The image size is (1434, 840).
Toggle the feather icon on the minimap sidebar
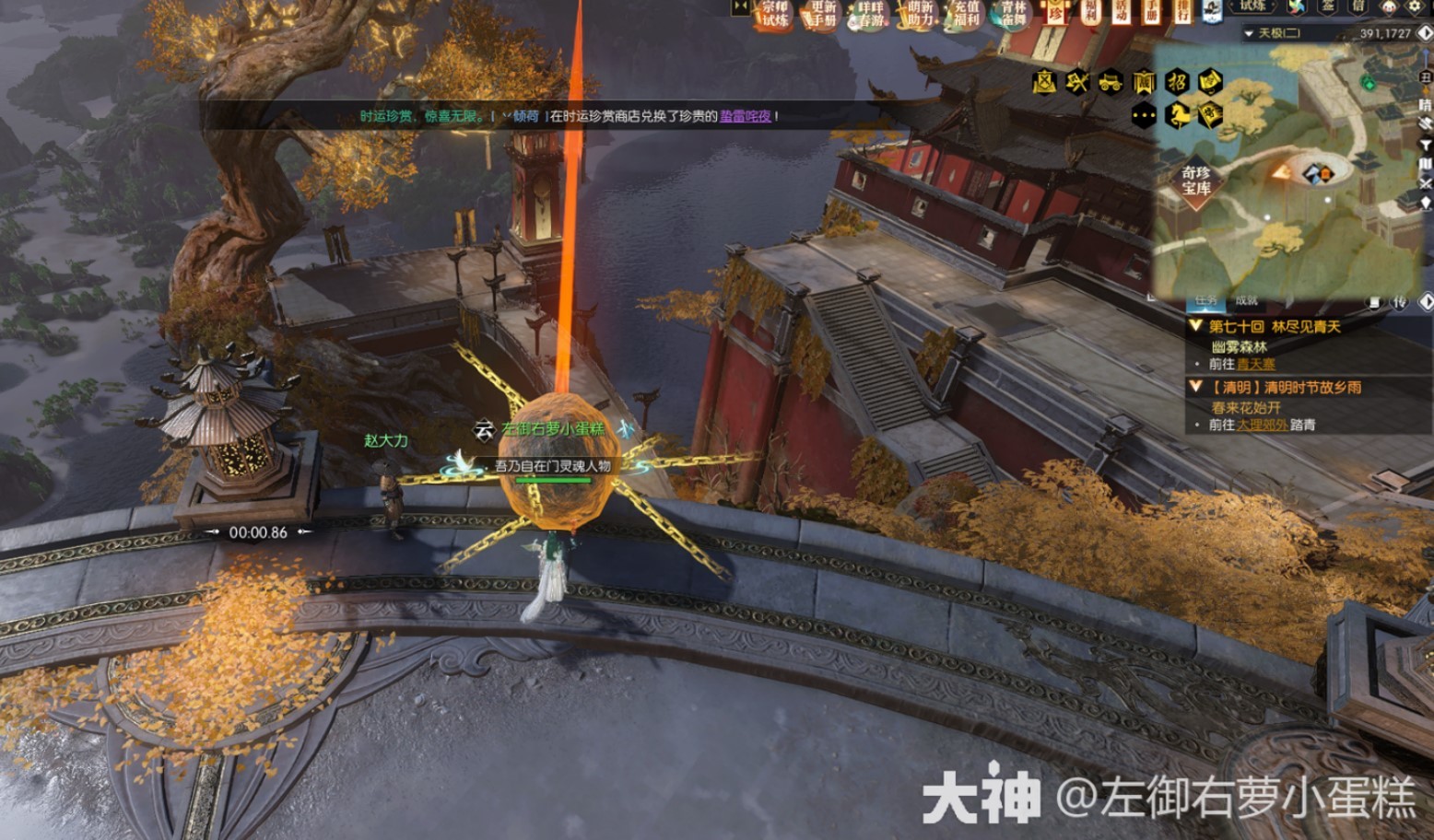click(1425, 123)
